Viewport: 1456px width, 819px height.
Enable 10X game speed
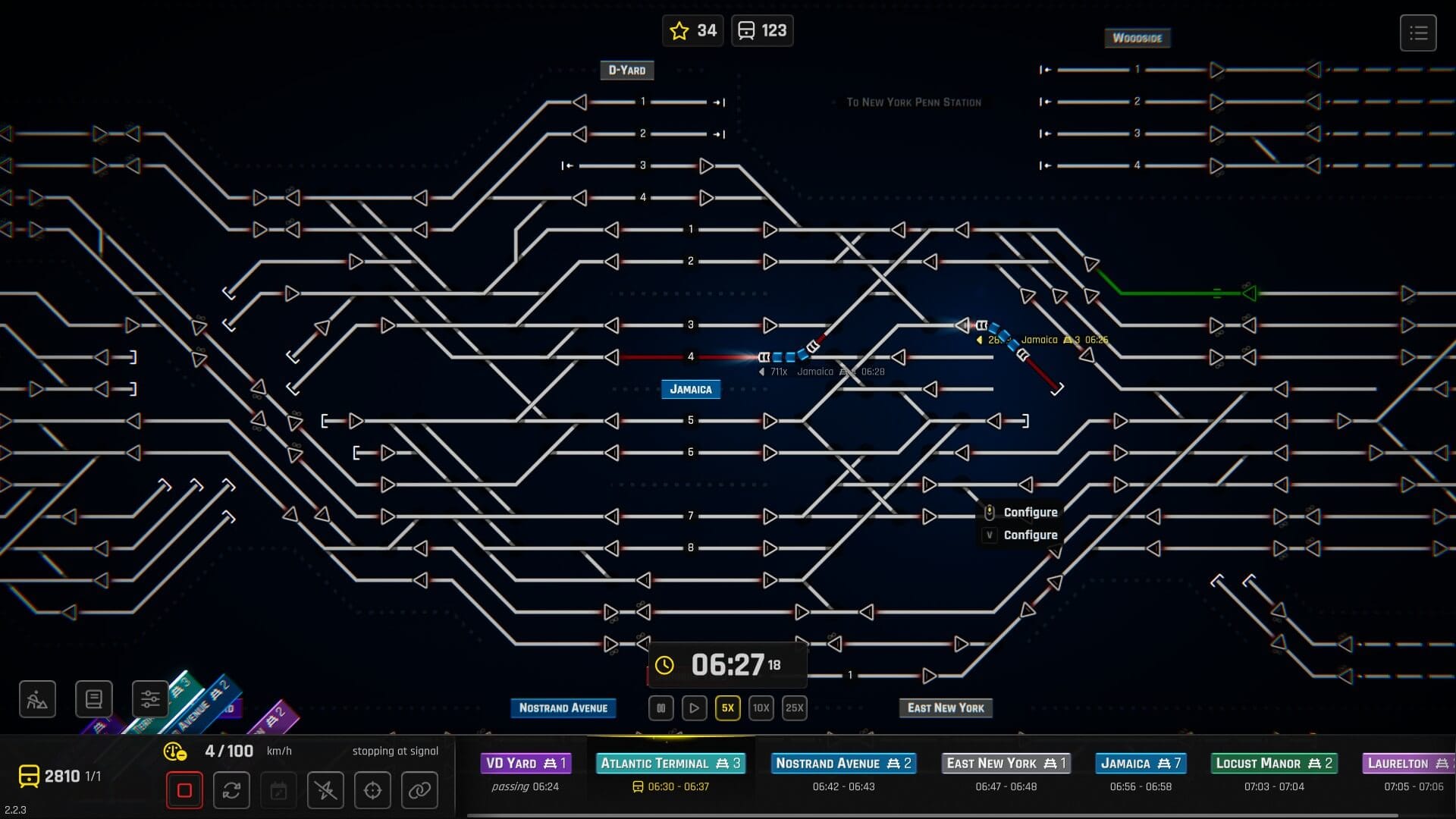[761, 708]
